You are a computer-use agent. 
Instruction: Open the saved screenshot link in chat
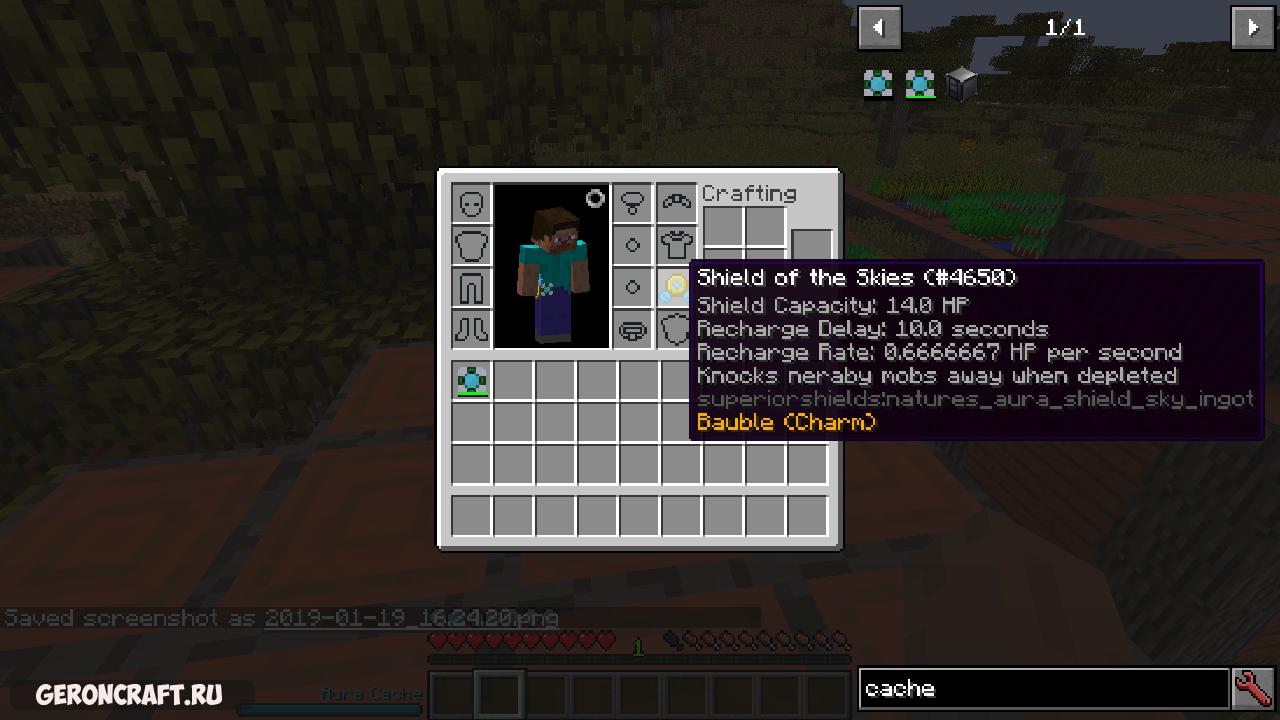(x=411, y=618)
